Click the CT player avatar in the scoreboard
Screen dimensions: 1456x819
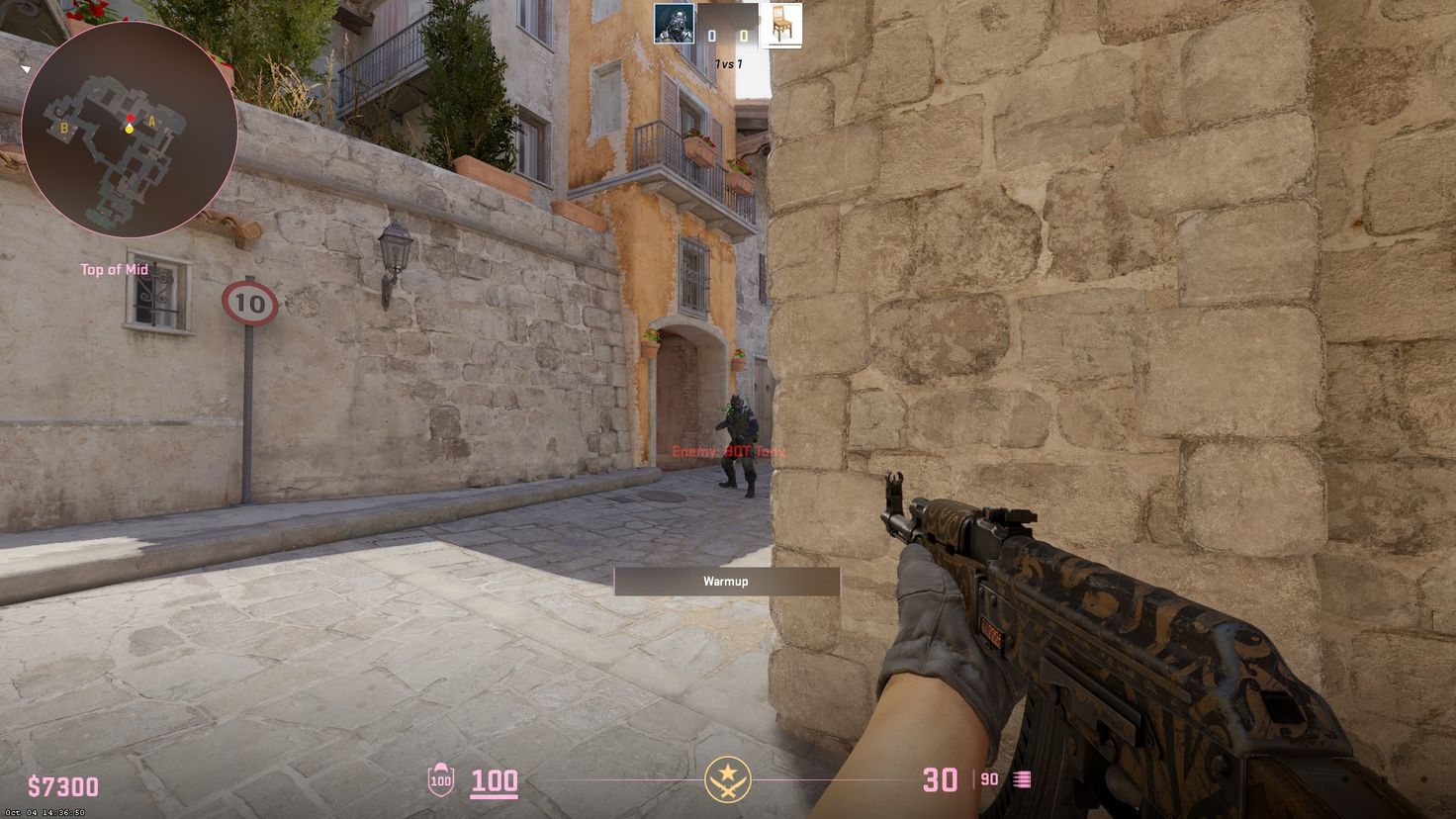(x=675, y=23)
